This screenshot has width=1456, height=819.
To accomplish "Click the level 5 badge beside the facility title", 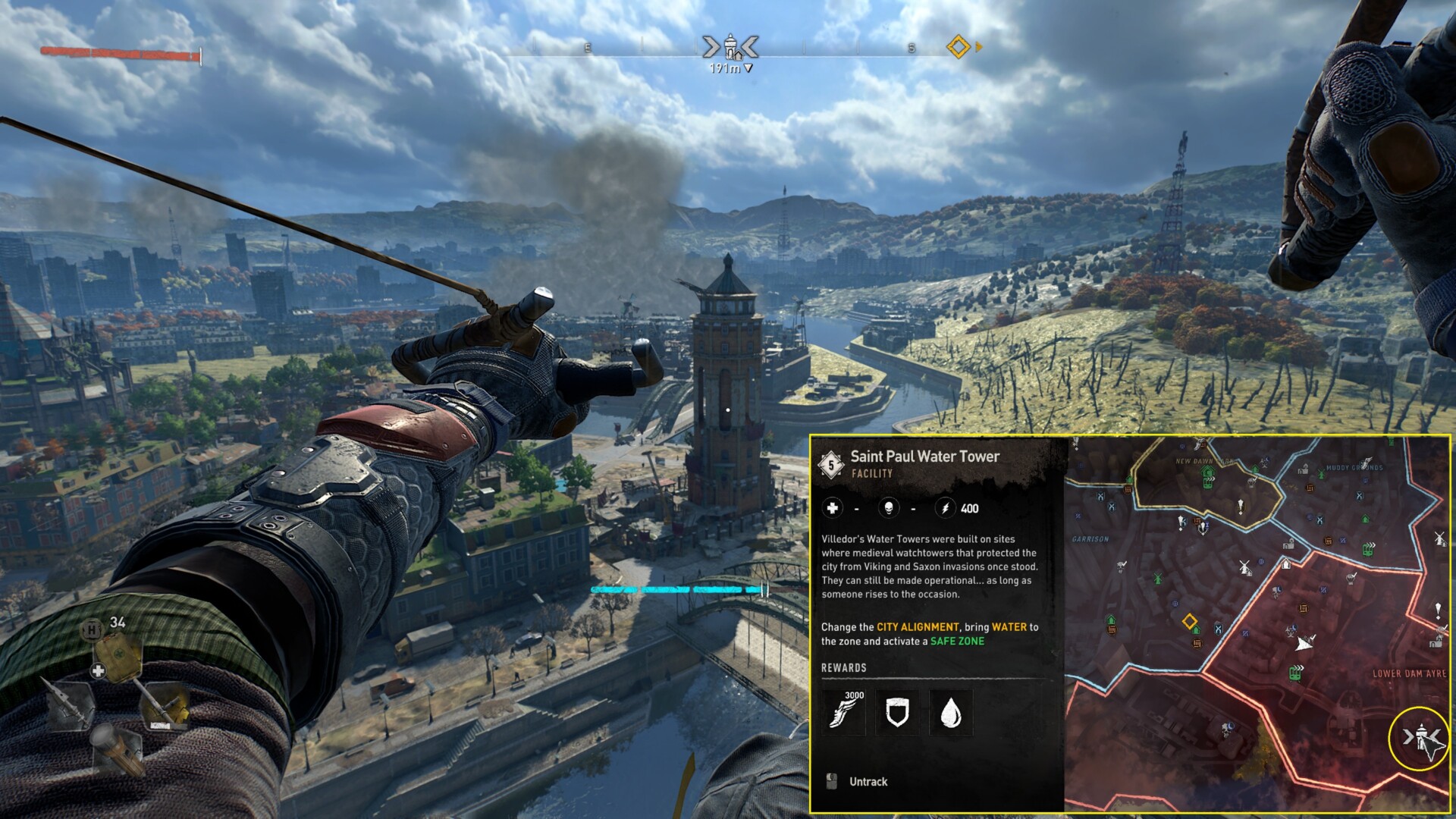I will pyautogui.click(x=831, y=465).
